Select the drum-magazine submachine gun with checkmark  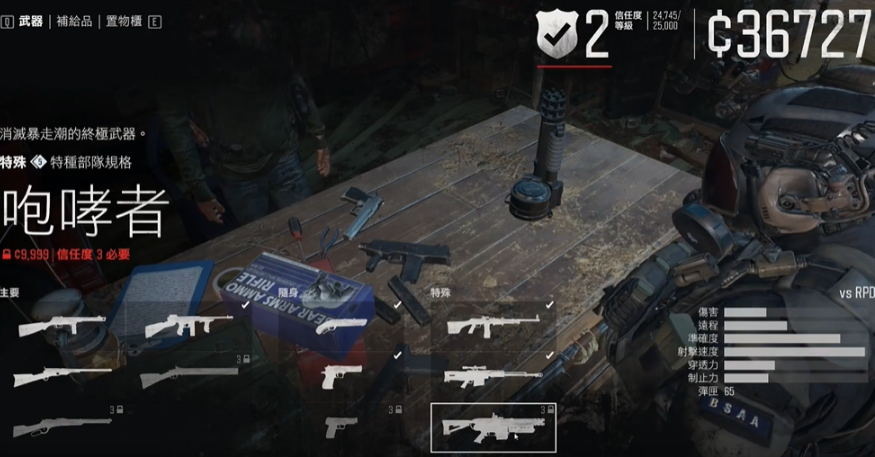[x=188, y=326]
